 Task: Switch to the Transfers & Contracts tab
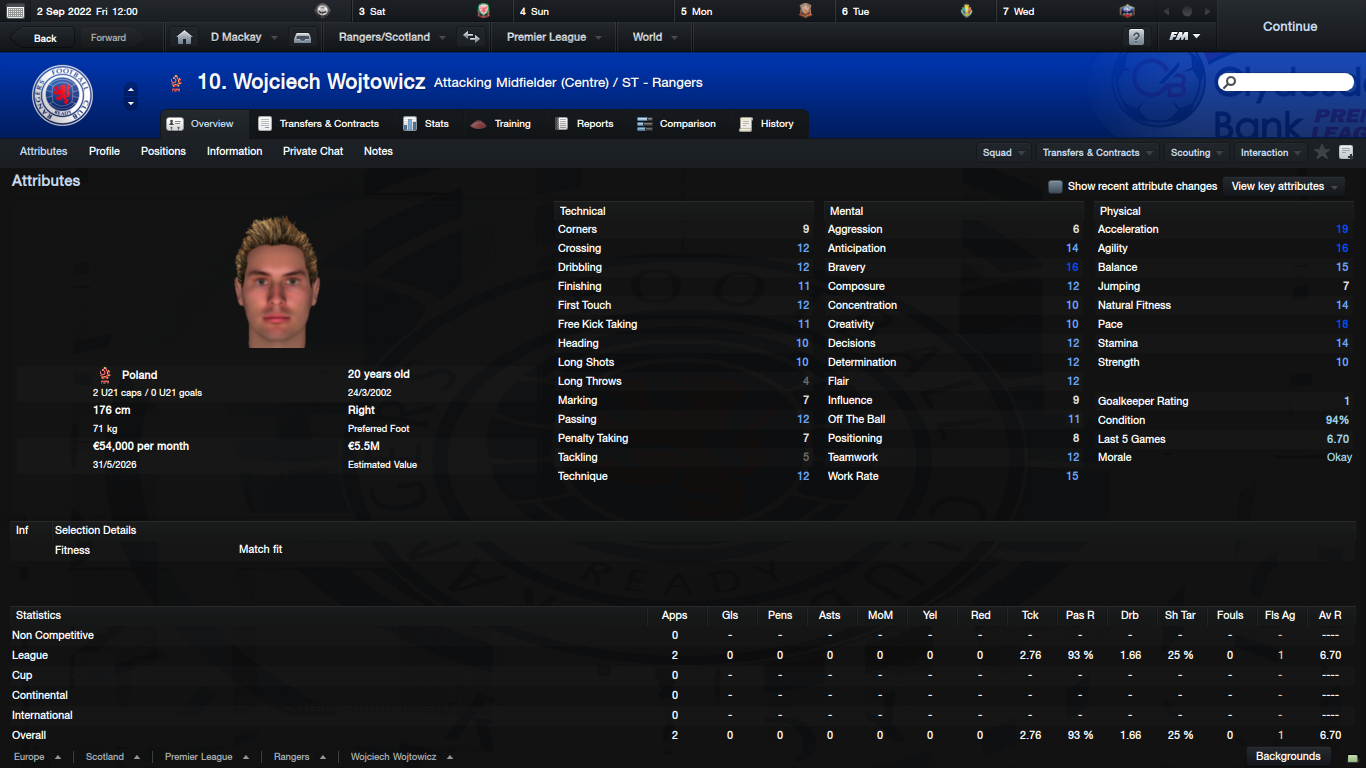pos(319,124)
